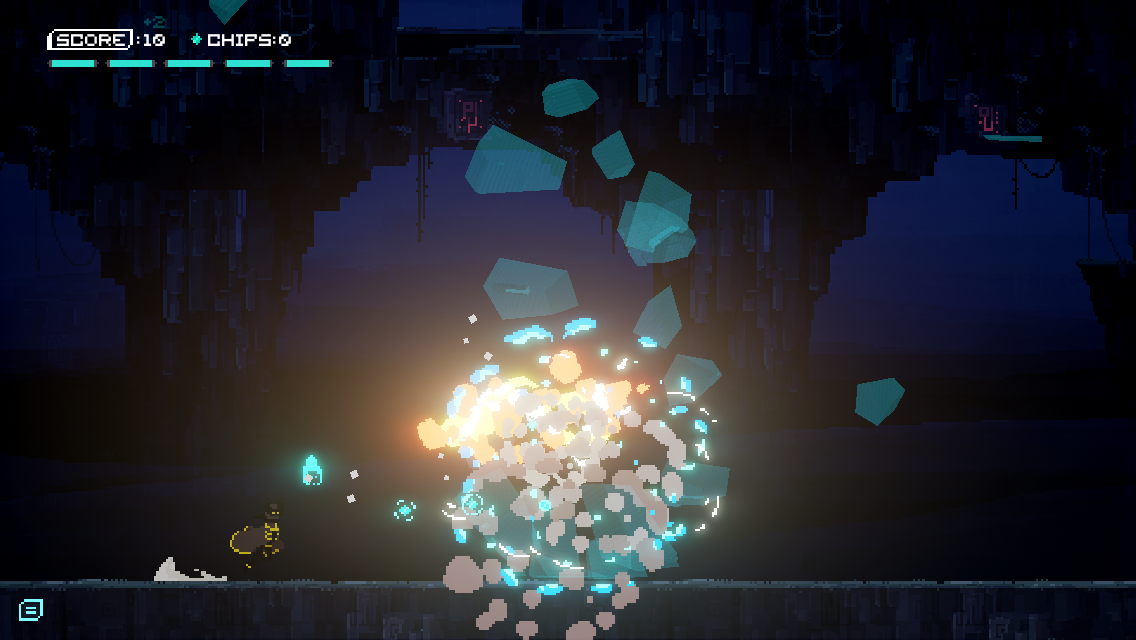Open the cyan pause menu icon
This screenshot has height=640, width=1136.
coord(31,609)
